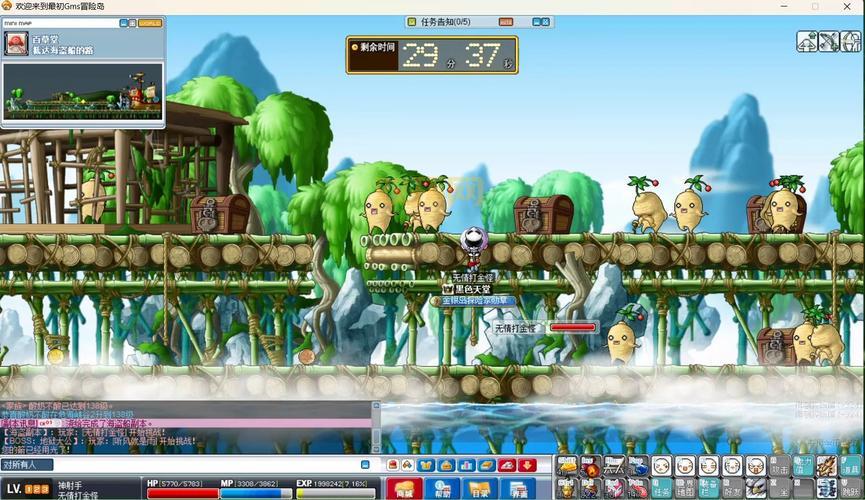The width and height of the screenshot is (865, 500).
Task: Click the minimap map view
Action: coord(83,92)
